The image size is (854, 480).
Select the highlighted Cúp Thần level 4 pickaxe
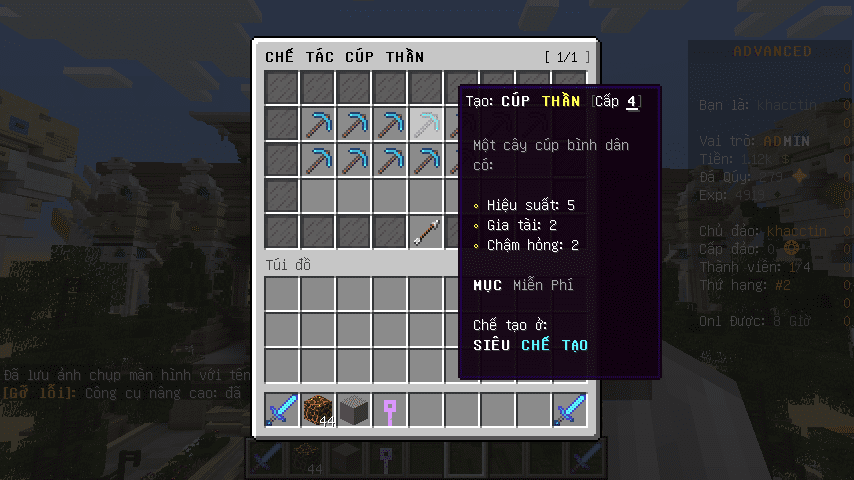pyautogui.click(x=426, y=124)
